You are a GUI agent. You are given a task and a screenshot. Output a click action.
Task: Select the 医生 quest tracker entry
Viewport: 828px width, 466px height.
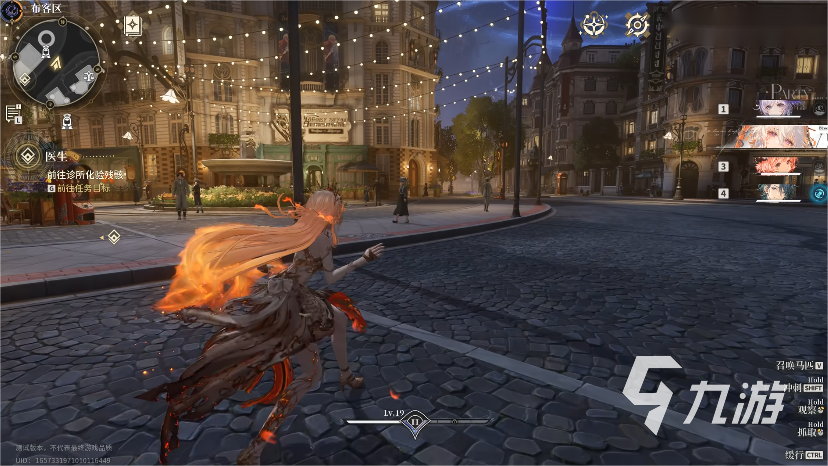[58, 155]
